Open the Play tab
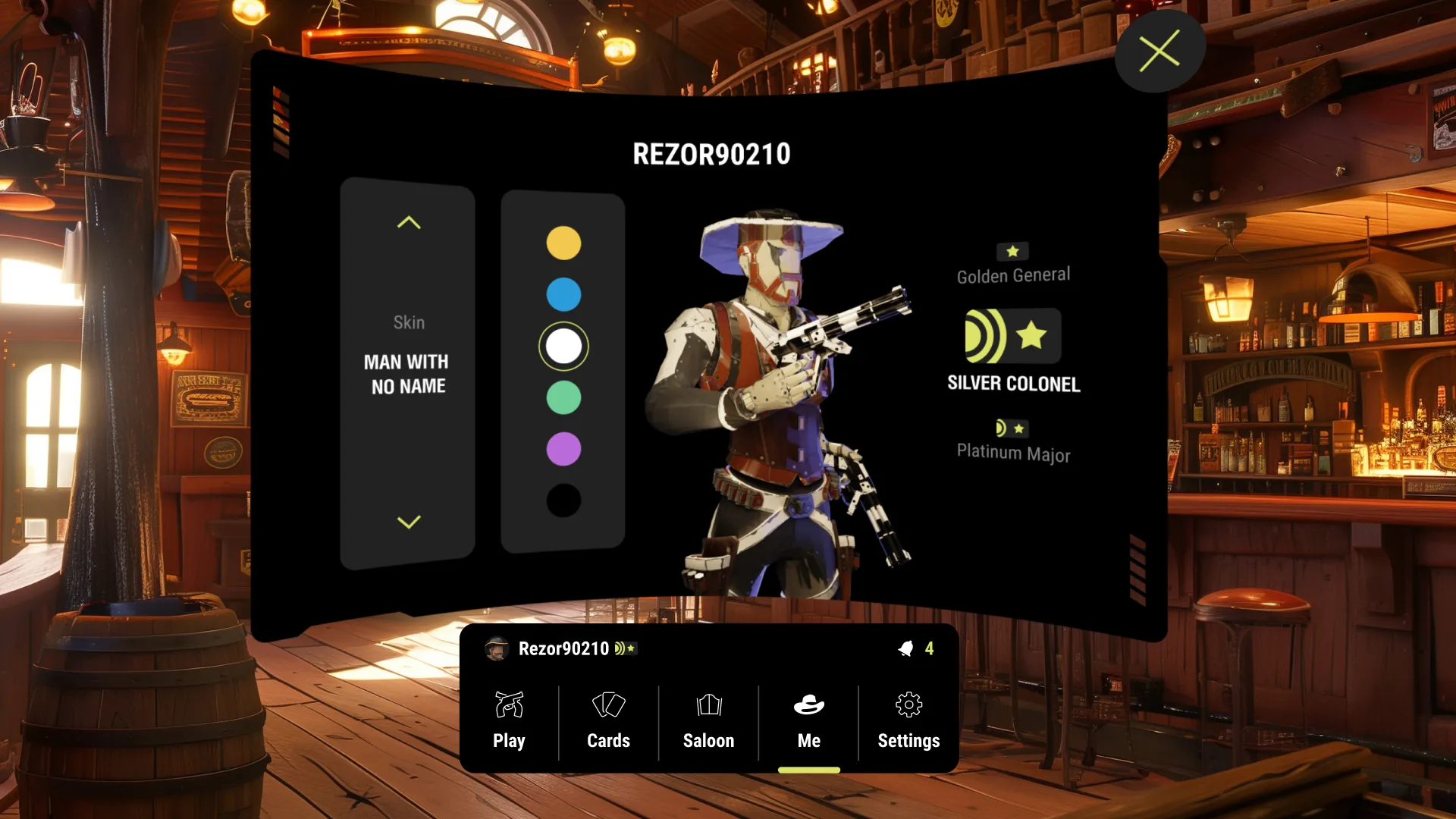 [x=509, y=720]
